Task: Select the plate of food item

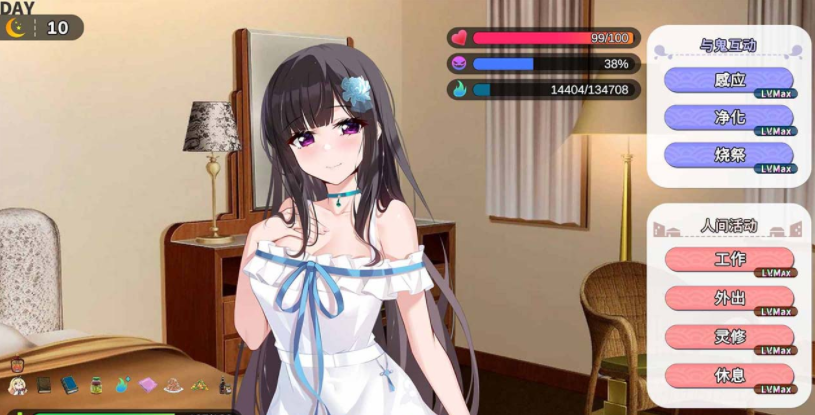Action: click(174, 385)
